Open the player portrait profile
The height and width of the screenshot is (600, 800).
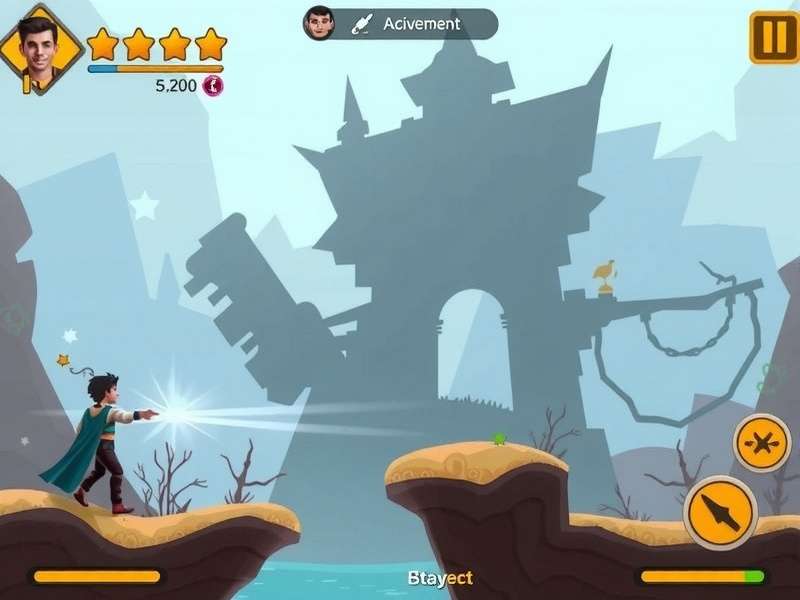[40, 47]
